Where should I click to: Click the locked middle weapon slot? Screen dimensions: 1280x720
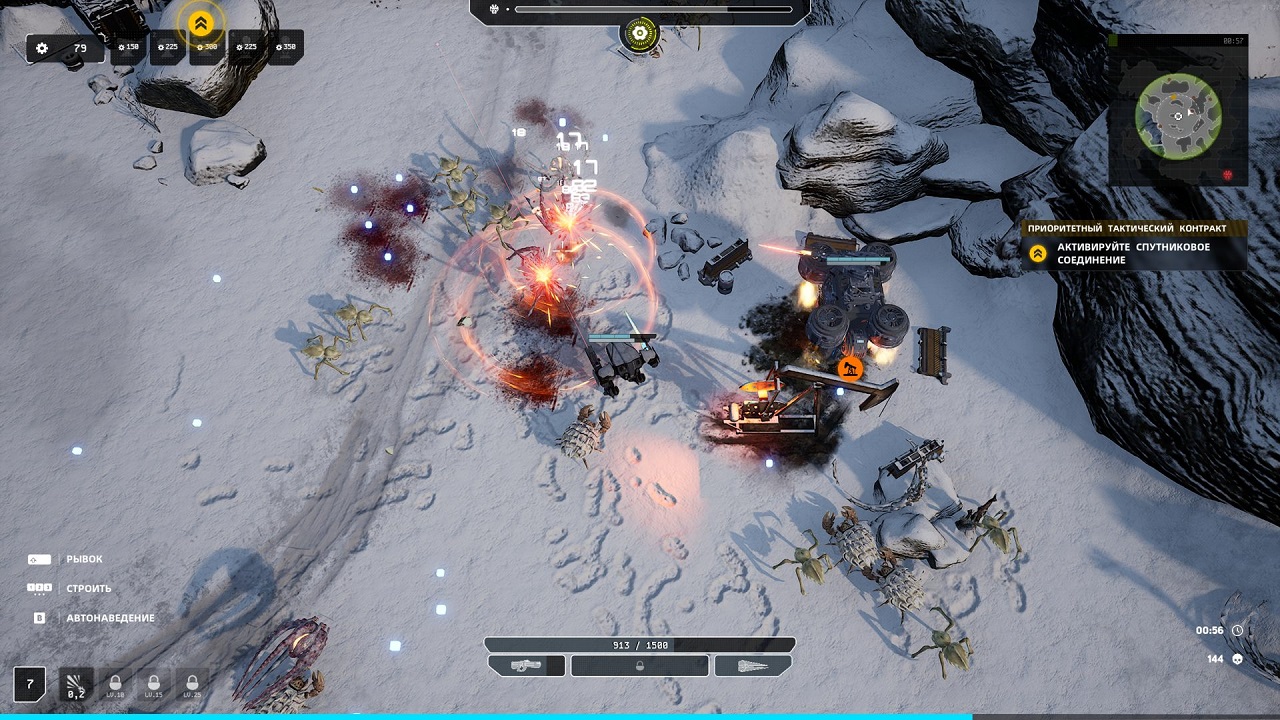point(640,665)
